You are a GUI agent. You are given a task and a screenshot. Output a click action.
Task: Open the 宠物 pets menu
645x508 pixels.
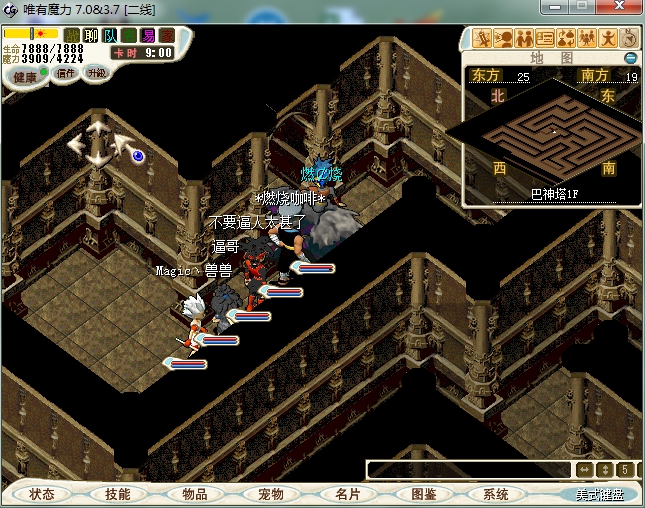coord(270,494)
